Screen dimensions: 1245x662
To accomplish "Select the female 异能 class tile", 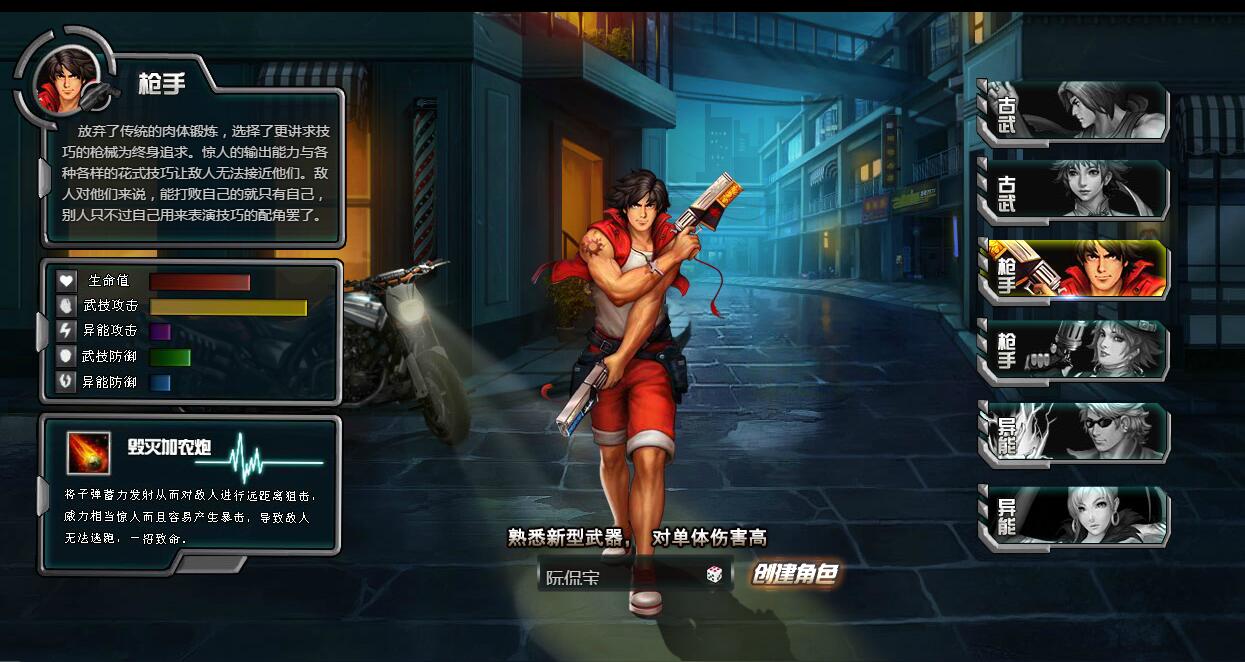I will (x=1075, y=516).
